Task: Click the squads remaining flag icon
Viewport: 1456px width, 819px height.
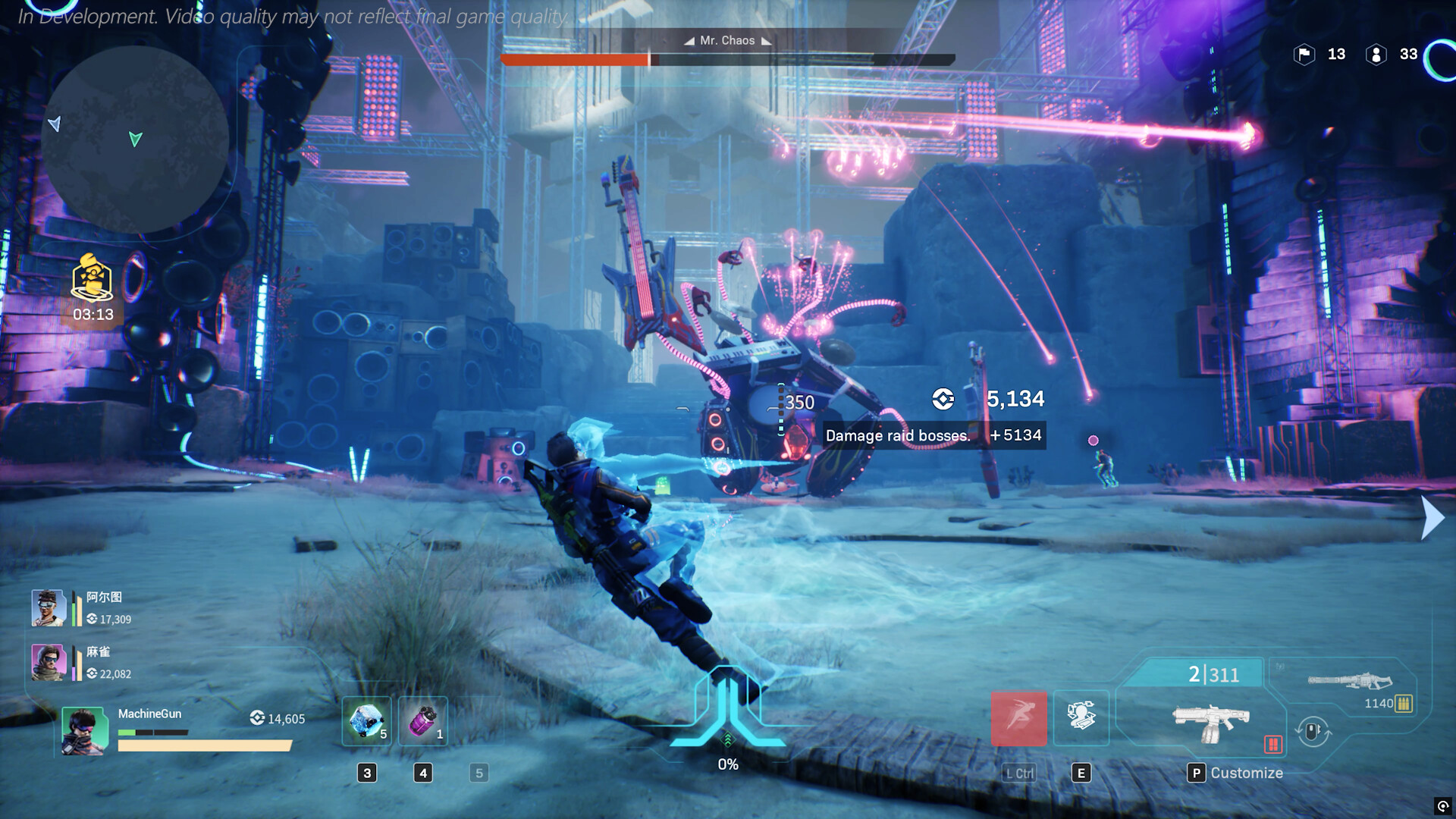Action: click(1304, 55)
